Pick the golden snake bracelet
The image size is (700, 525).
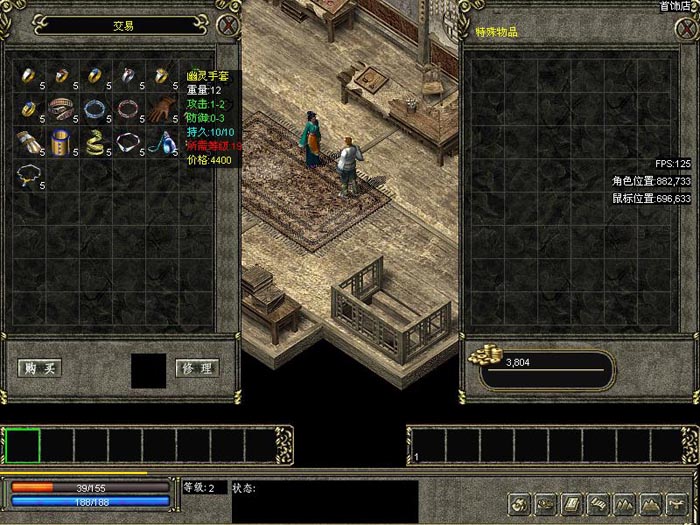96,142
